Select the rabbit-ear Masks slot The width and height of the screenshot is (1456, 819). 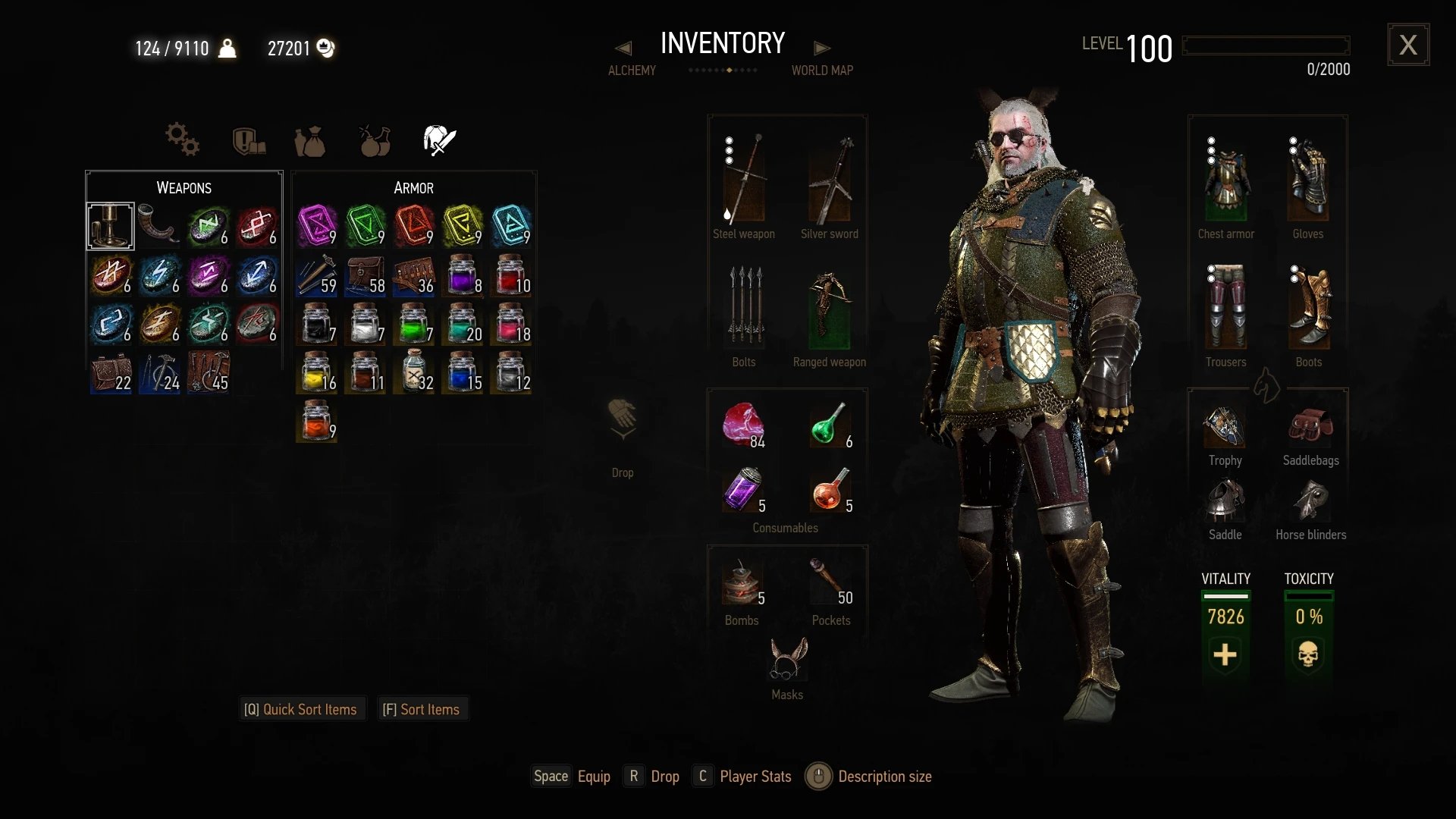tap(787, 660)
